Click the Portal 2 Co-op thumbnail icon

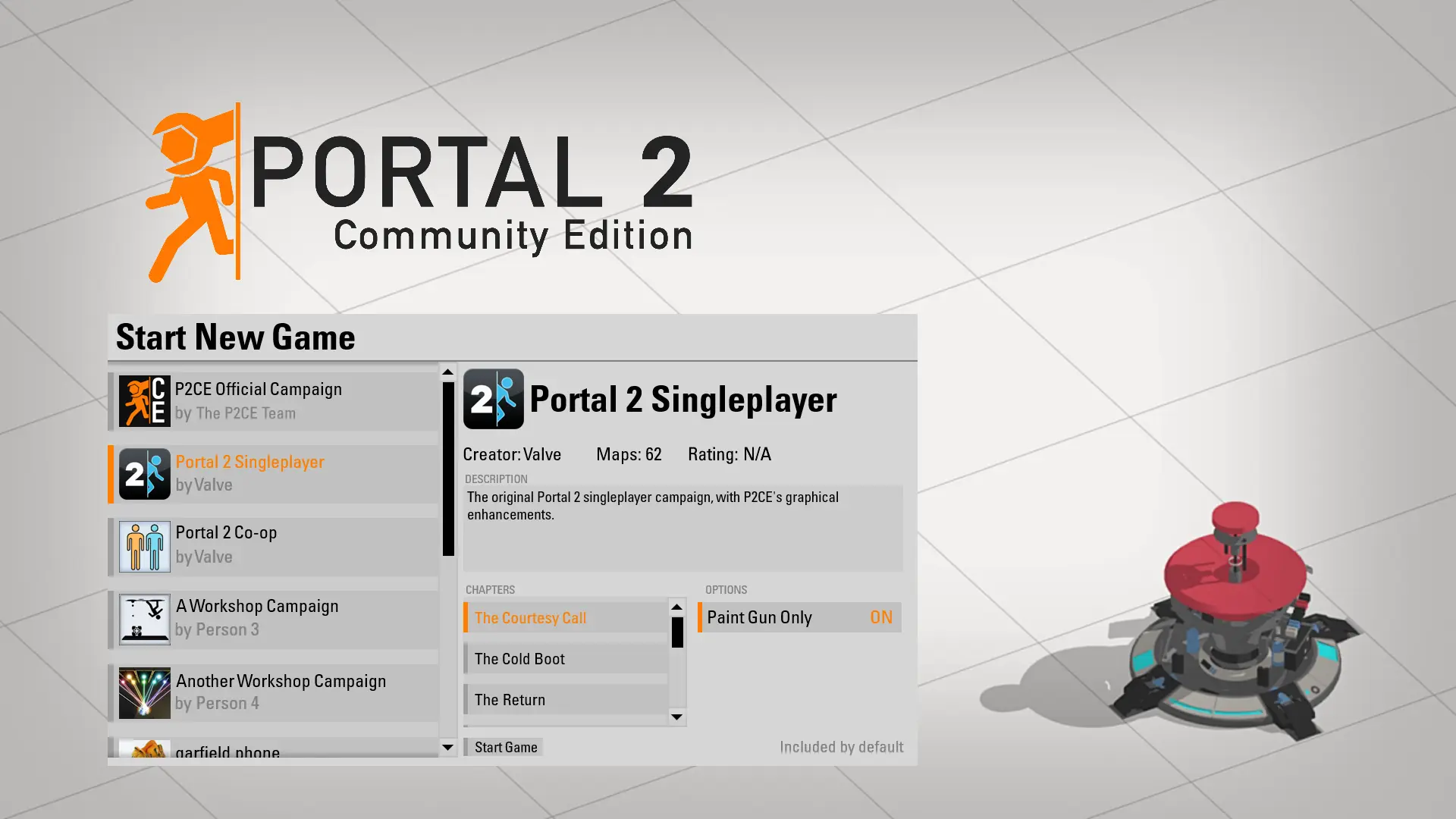(144, 545)
